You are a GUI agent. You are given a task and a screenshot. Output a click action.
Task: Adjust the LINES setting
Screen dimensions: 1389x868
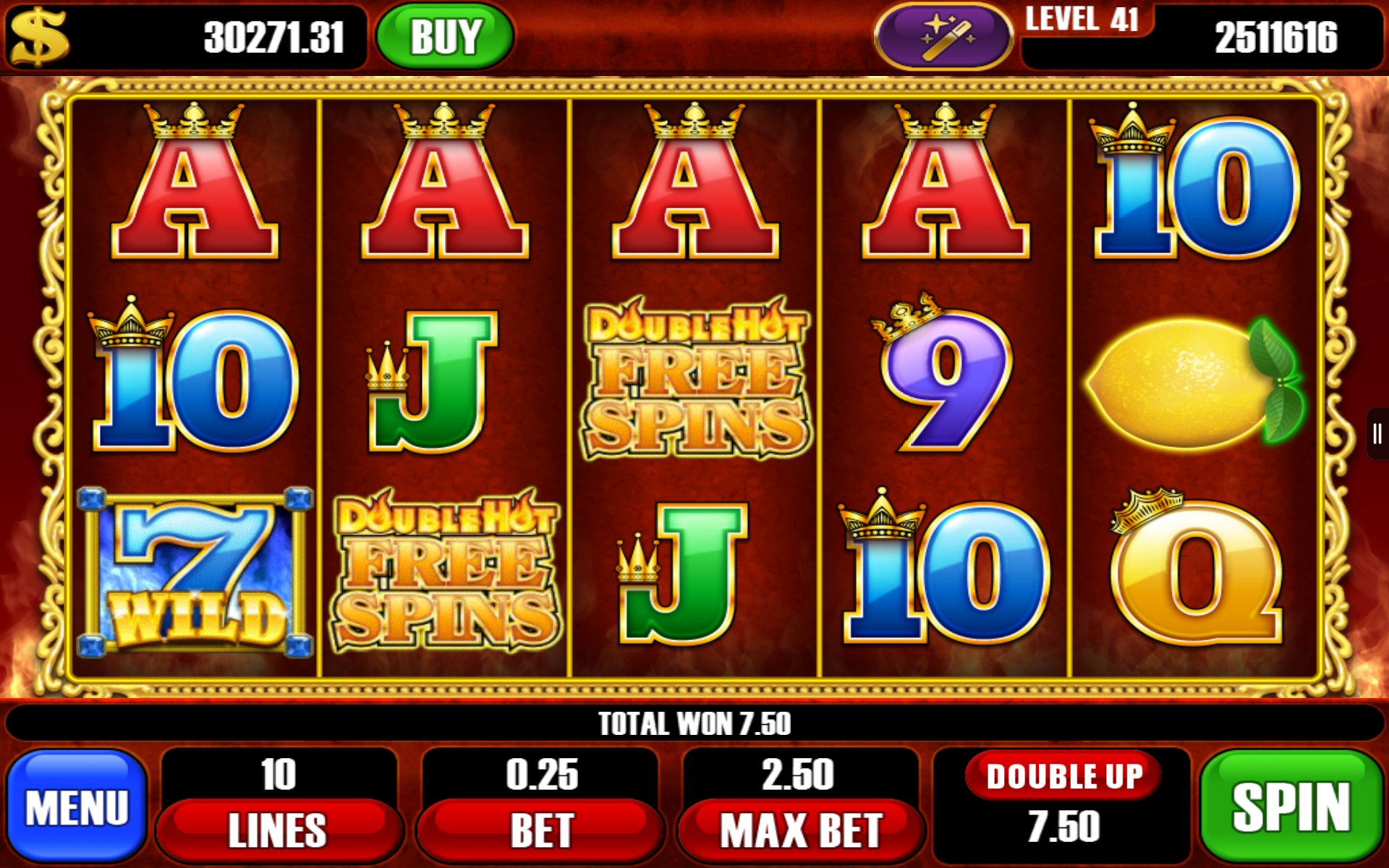click(x=281, y=830)
